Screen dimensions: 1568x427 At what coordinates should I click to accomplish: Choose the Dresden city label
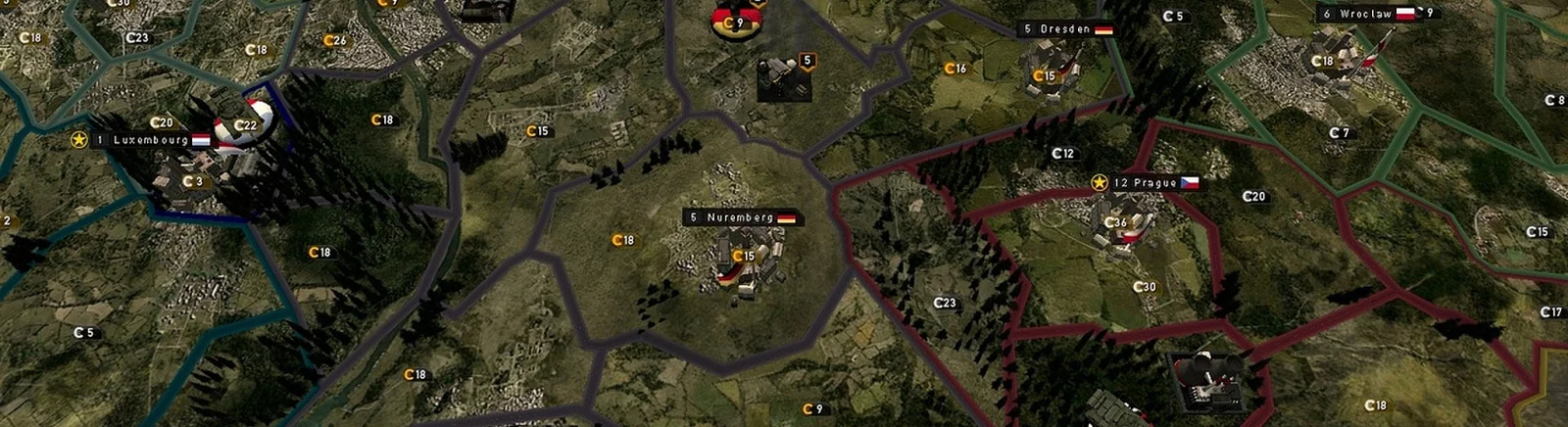point(1065,29)
